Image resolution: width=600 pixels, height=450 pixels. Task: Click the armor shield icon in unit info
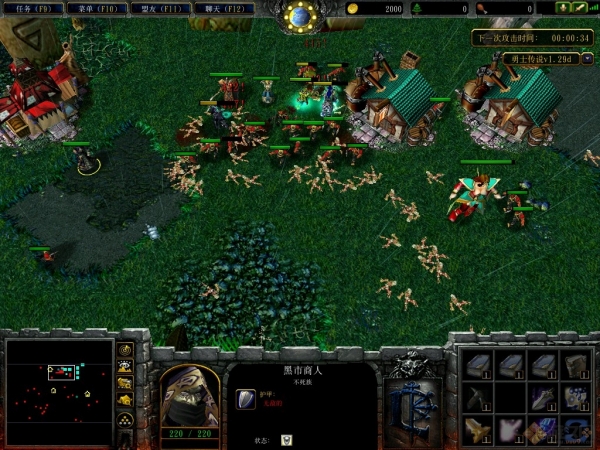(245, 399)
